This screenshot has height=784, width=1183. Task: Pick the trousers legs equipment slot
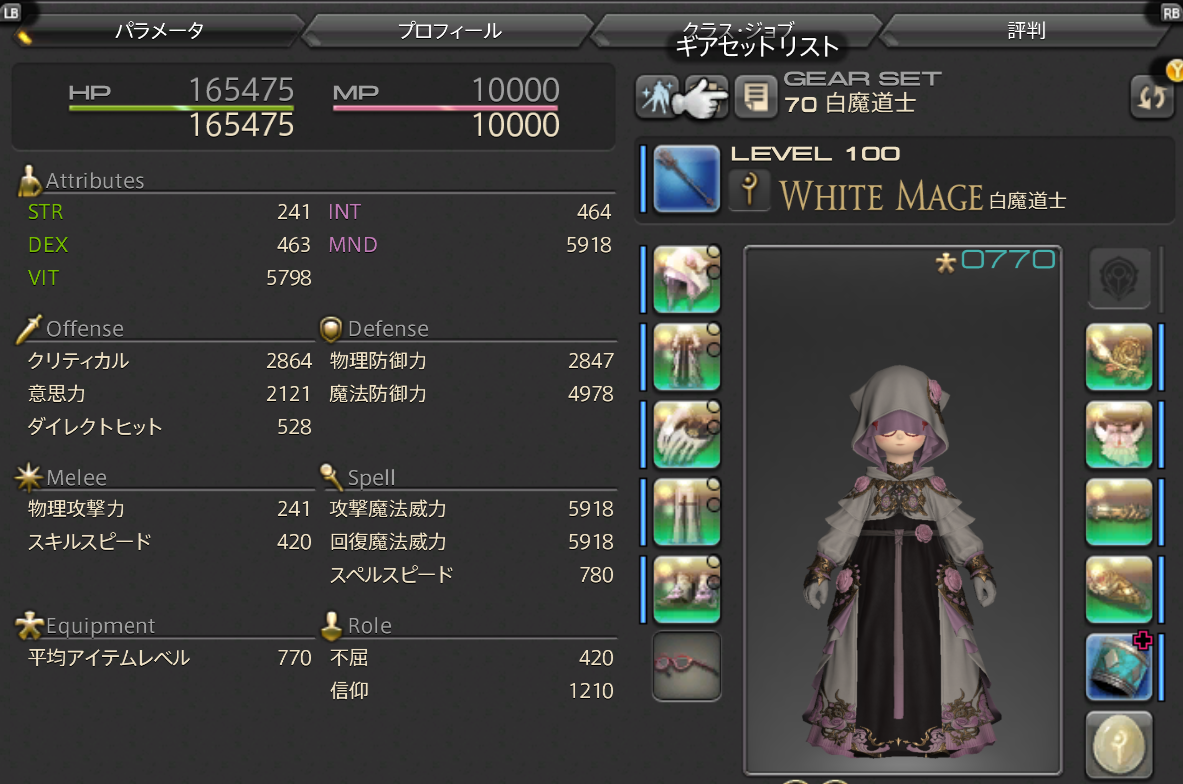pos(686,512)
